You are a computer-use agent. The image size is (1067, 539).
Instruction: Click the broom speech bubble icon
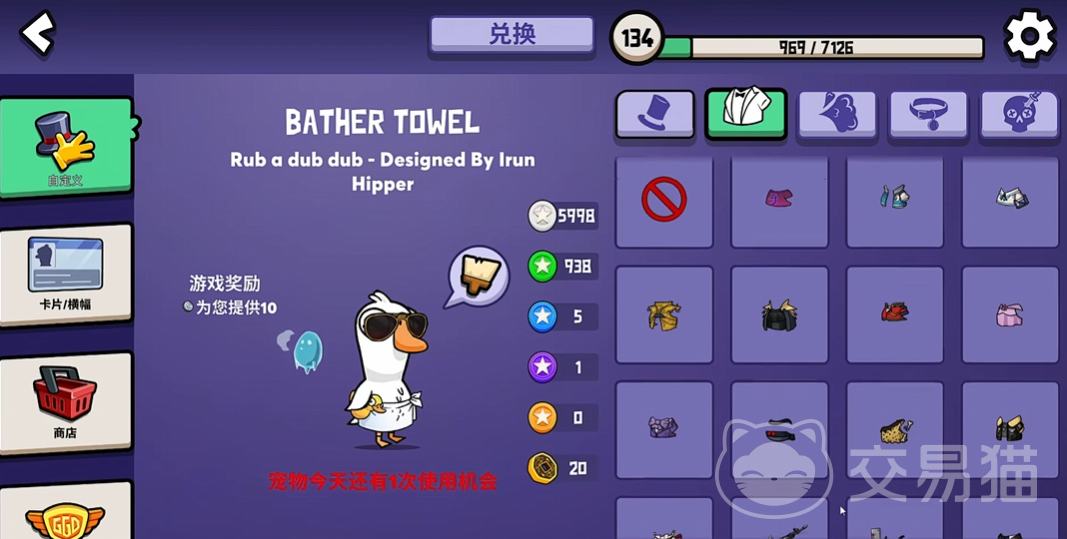coord(477,277)
